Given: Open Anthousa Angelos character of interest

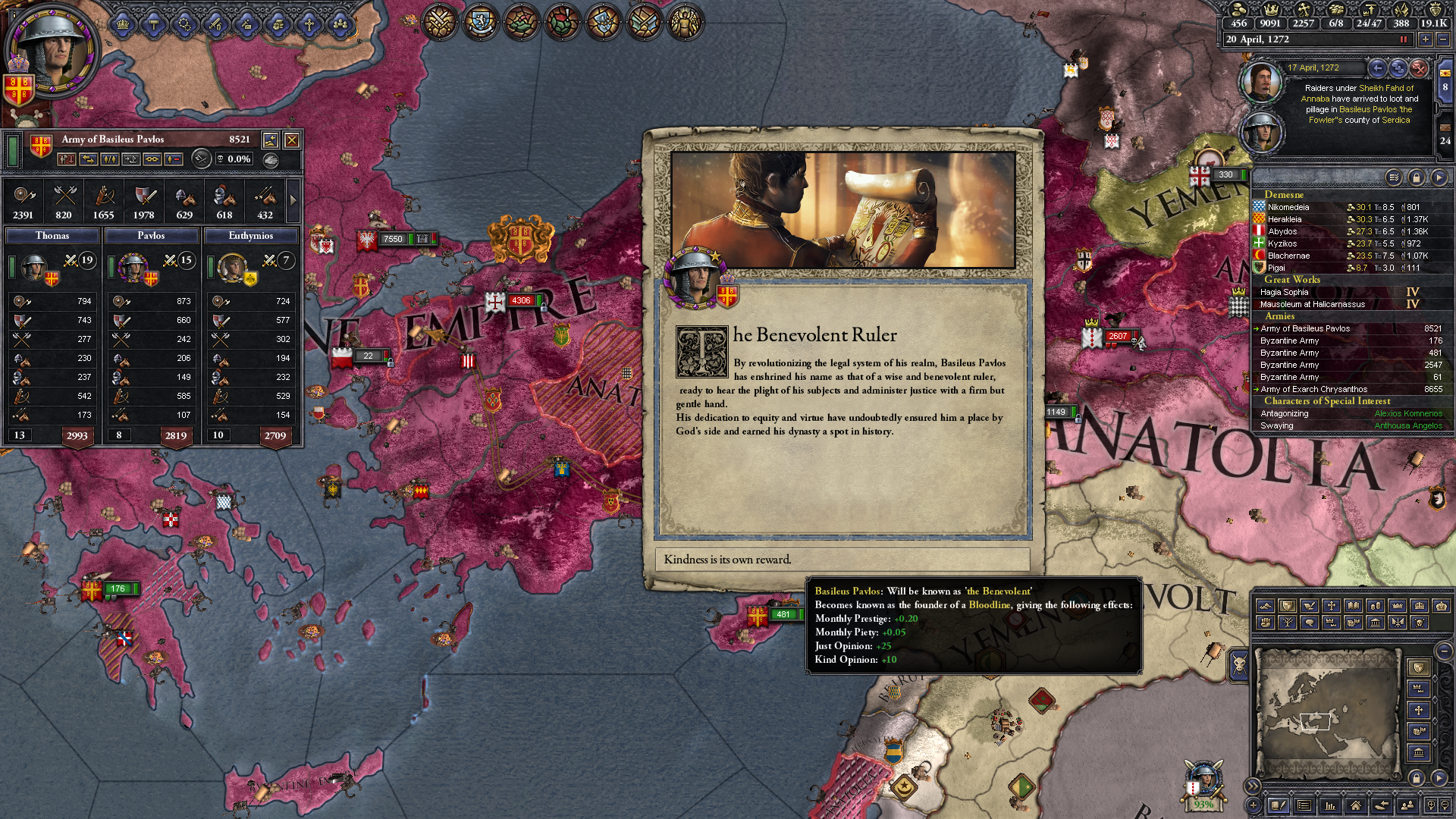Looking at the screenshot, I should pyautogui.click(x=1408, y=425).
